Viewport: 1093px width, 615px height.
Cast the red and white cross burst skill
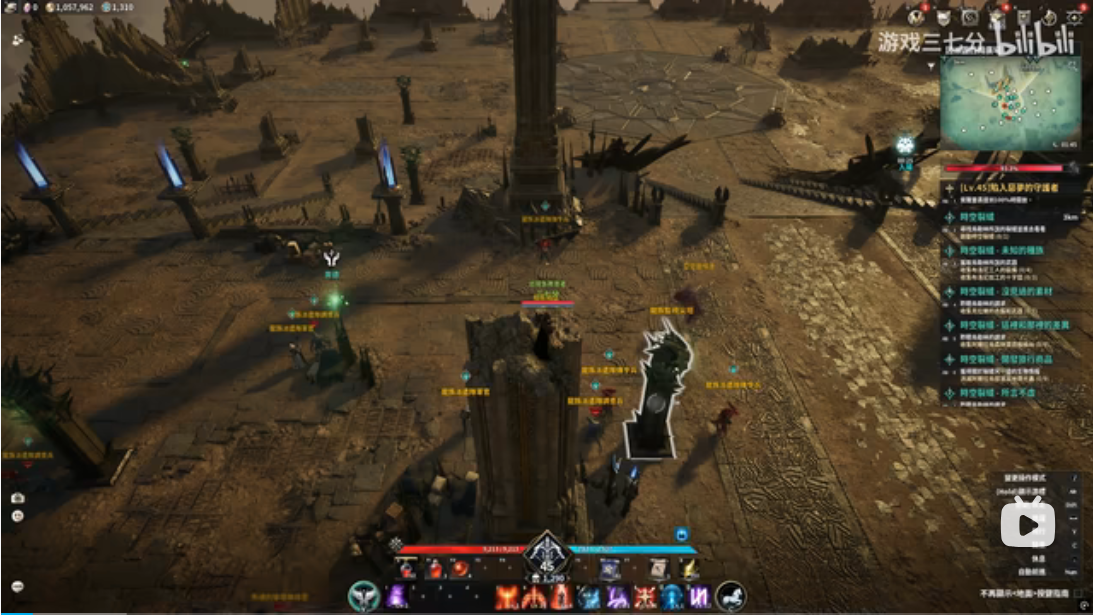tap(645, 597)
